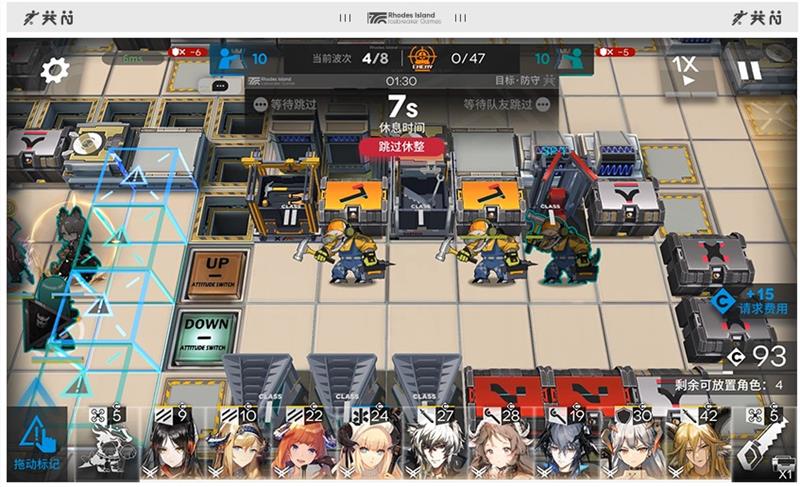Toggle the 1X game speed
This screenshot has width=800, height=487.
[x=684, y=70]
